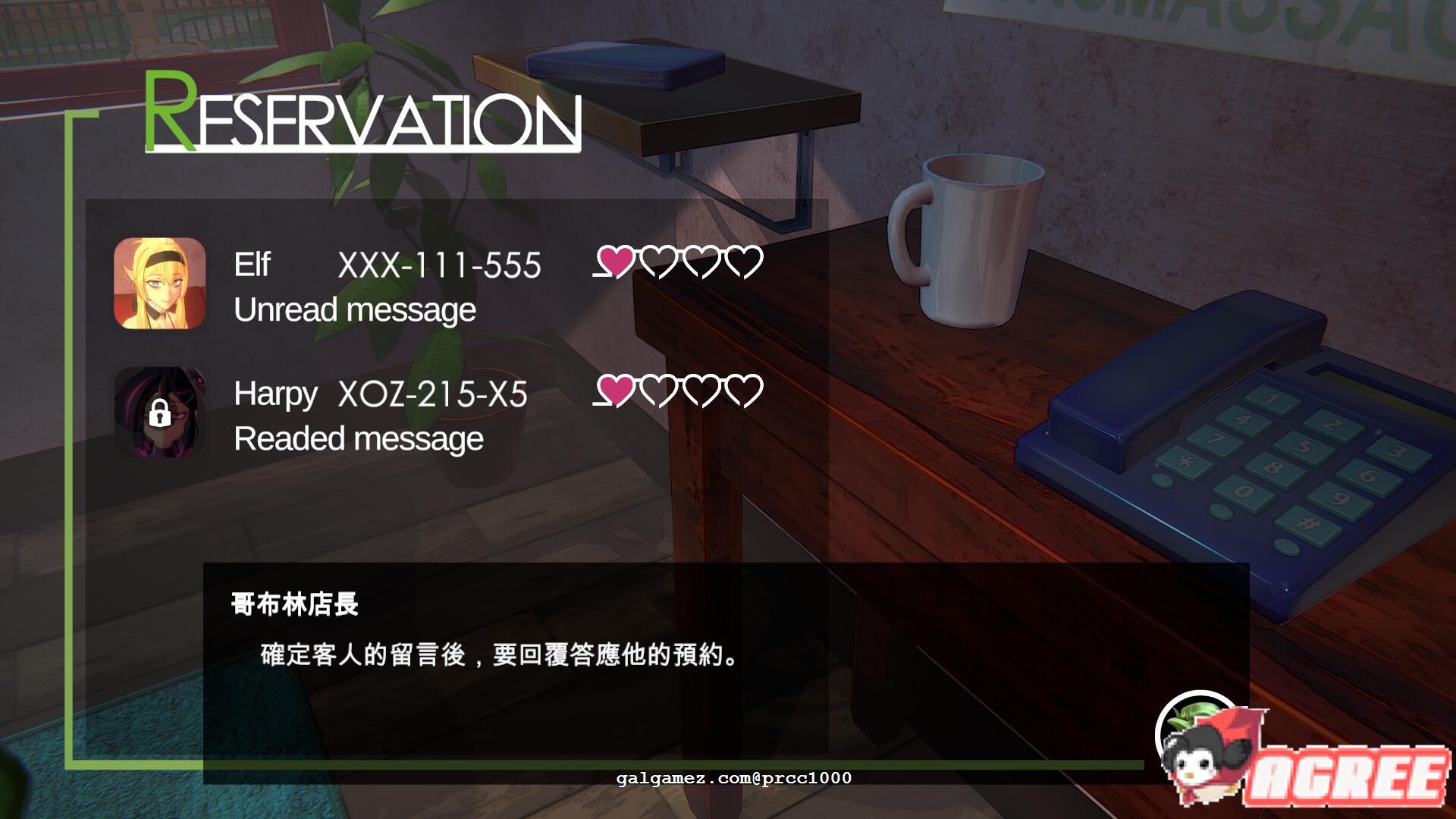Click Elf's phone number XXX-111-555
The width and height of the screenshot is (1456, 819).
(438, 265)
